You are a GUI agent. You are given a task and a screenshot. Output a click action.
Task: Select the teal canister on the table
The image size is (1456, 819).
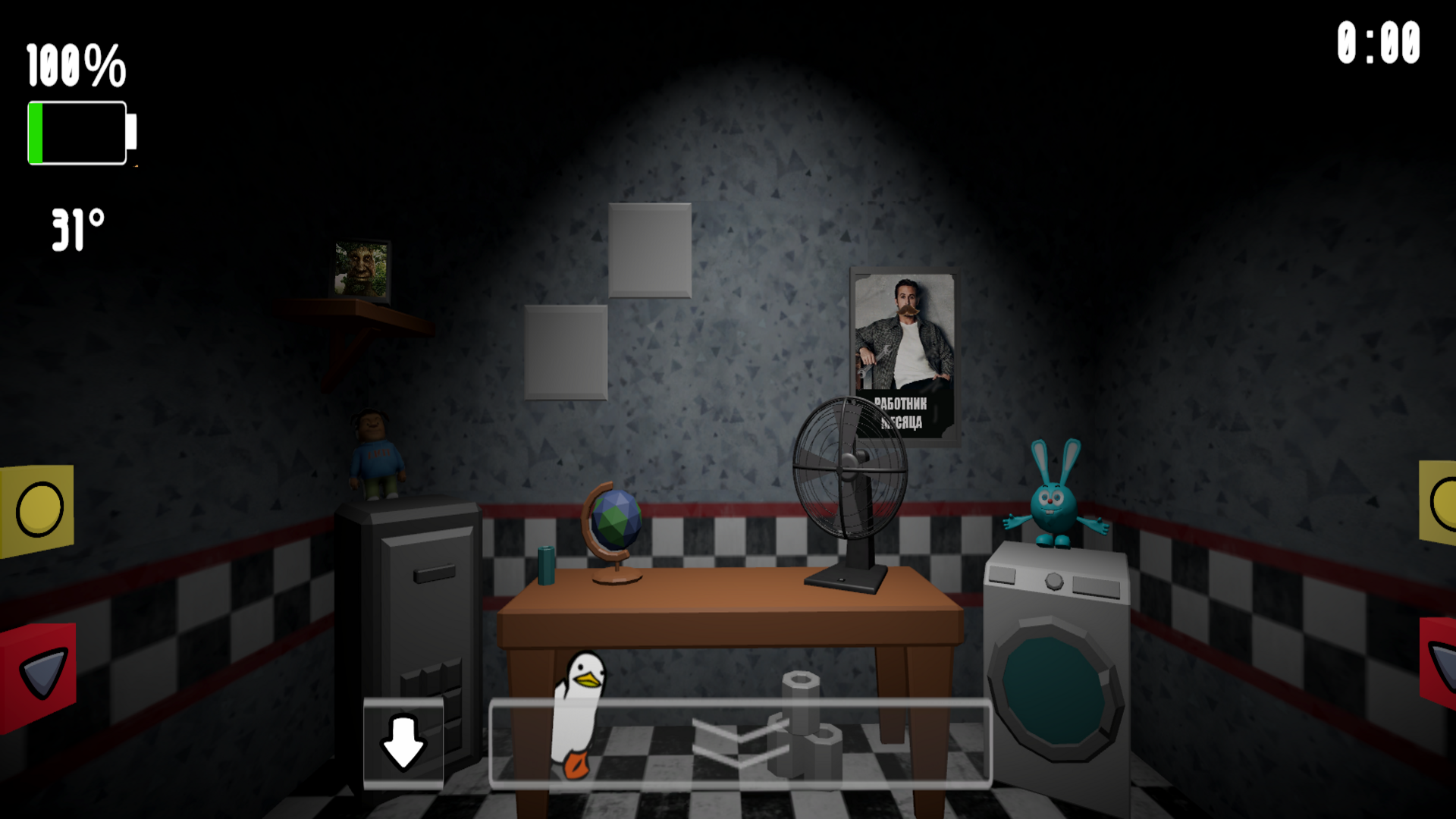548,565
